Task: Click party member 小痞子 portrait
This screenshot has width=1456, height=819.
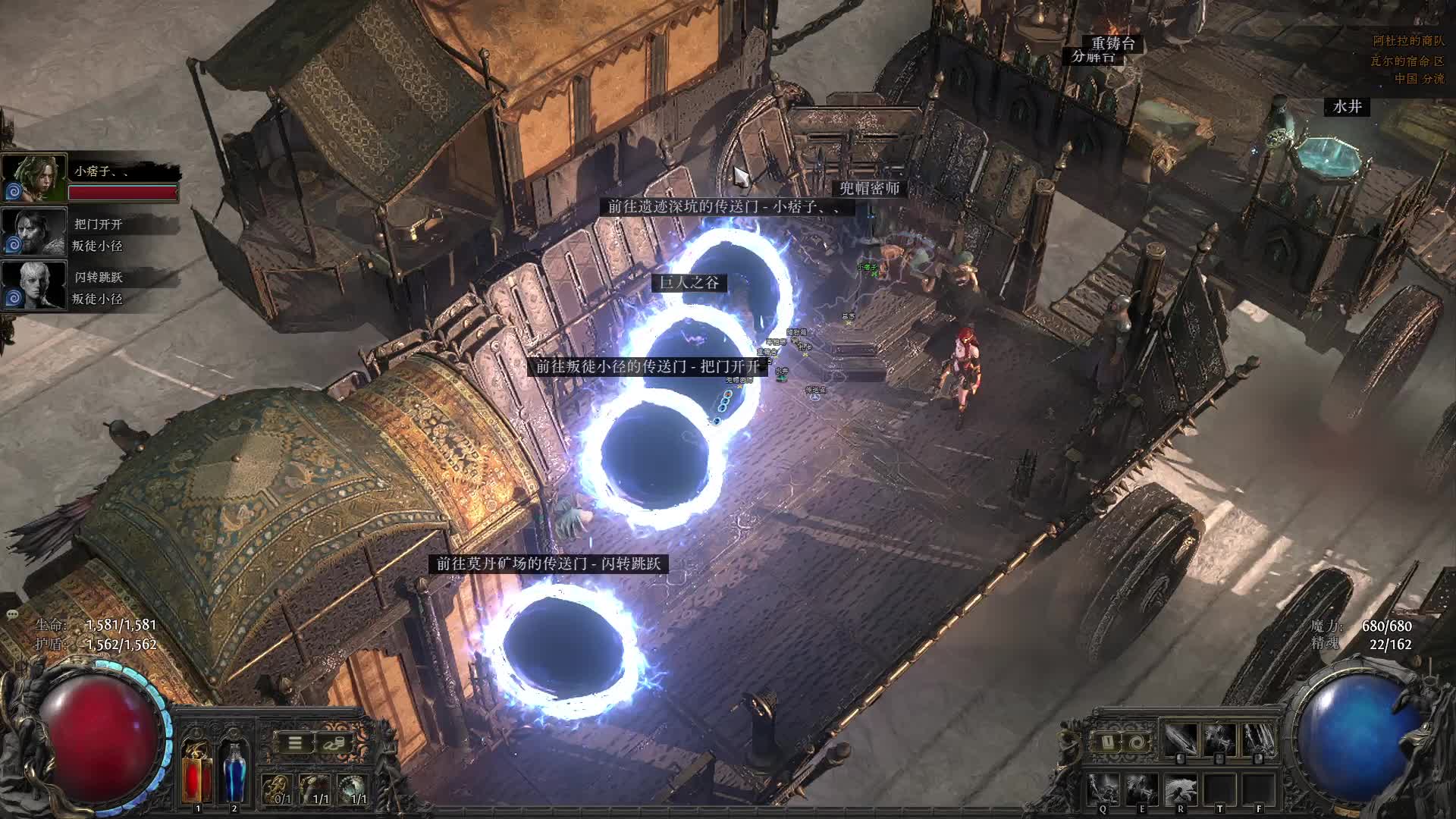Action: click(x=35, y=177)
